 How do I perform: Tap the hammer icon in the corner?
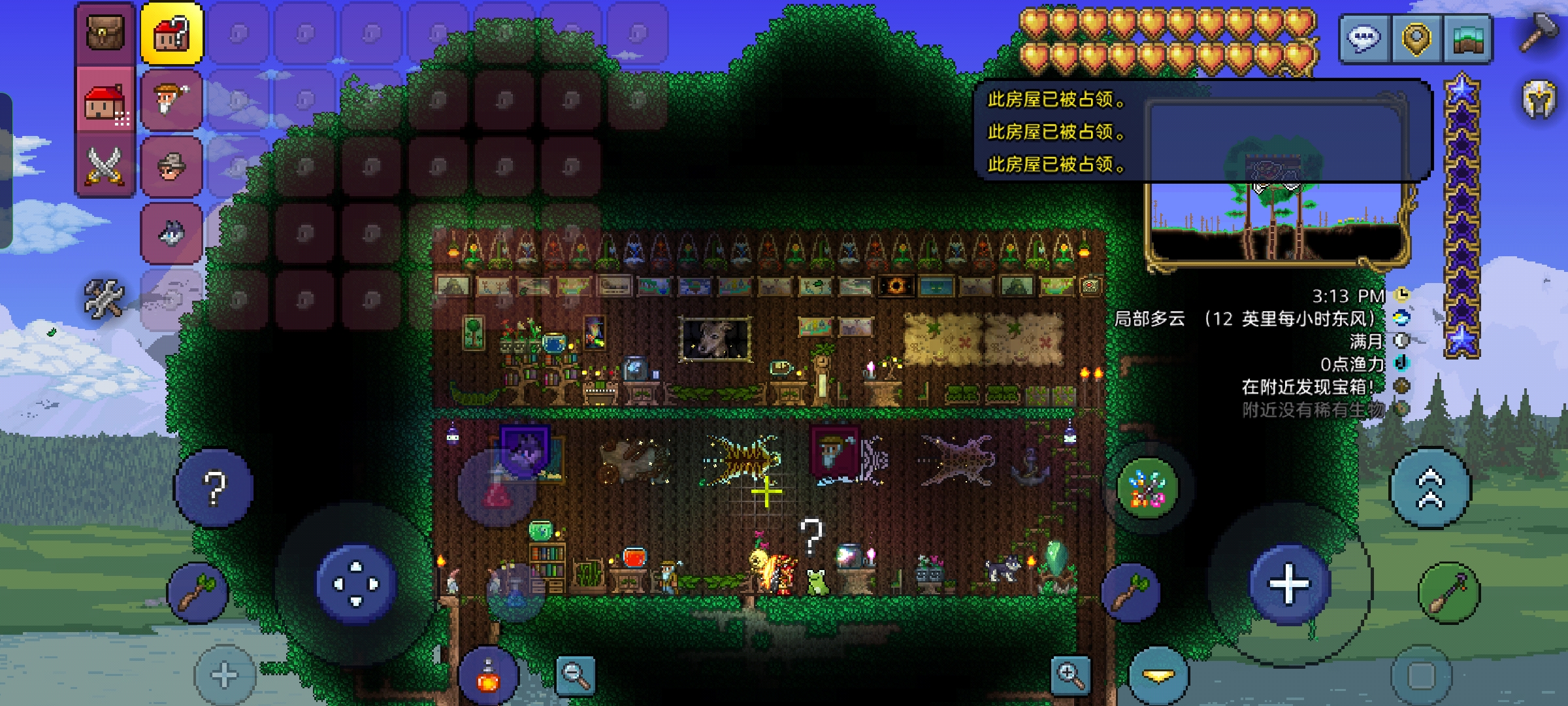[1539, 31]
